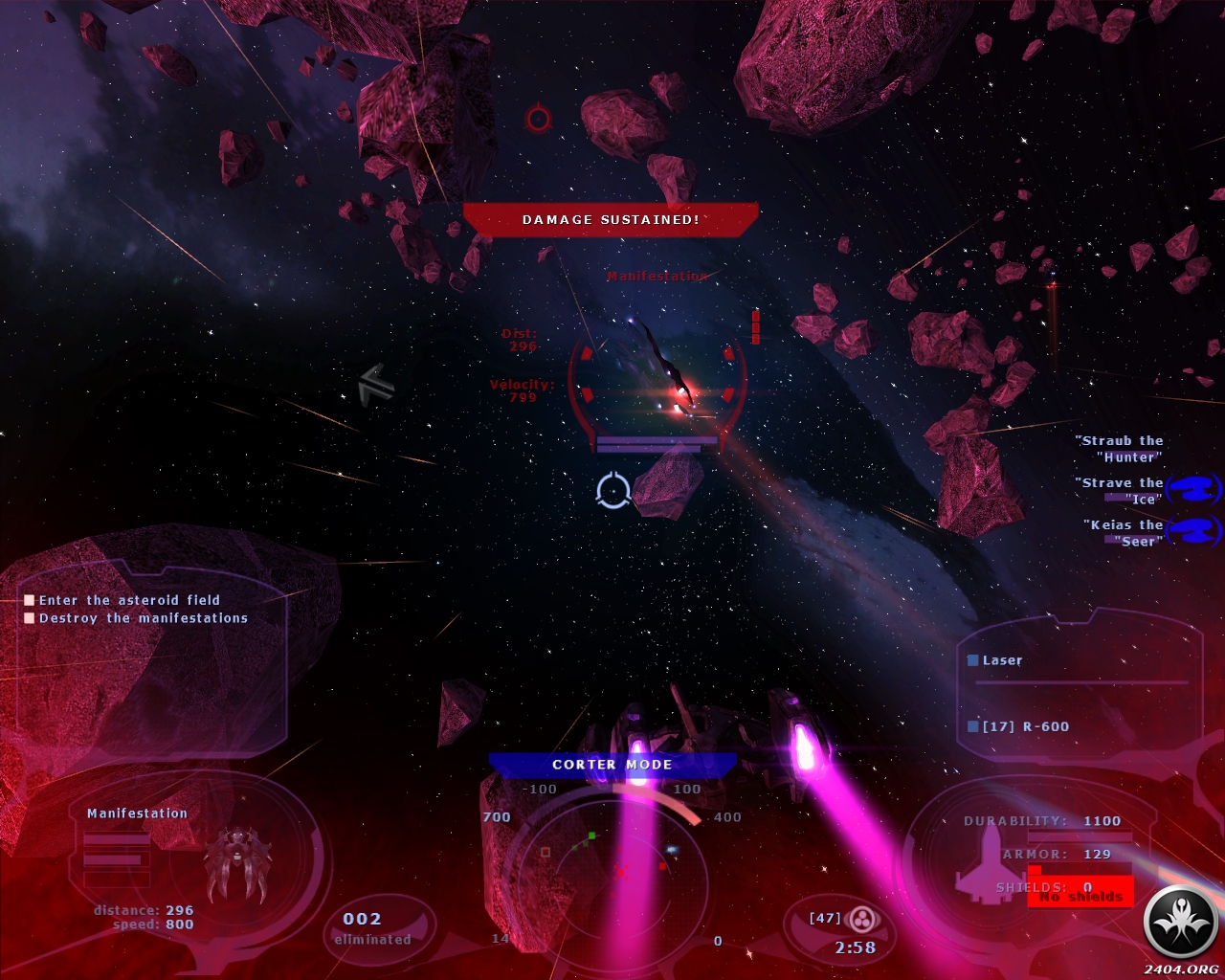Screen dimensions: 1225x980
Task: Choose wingman Straub the Hunter
Action: [1121, 449]
